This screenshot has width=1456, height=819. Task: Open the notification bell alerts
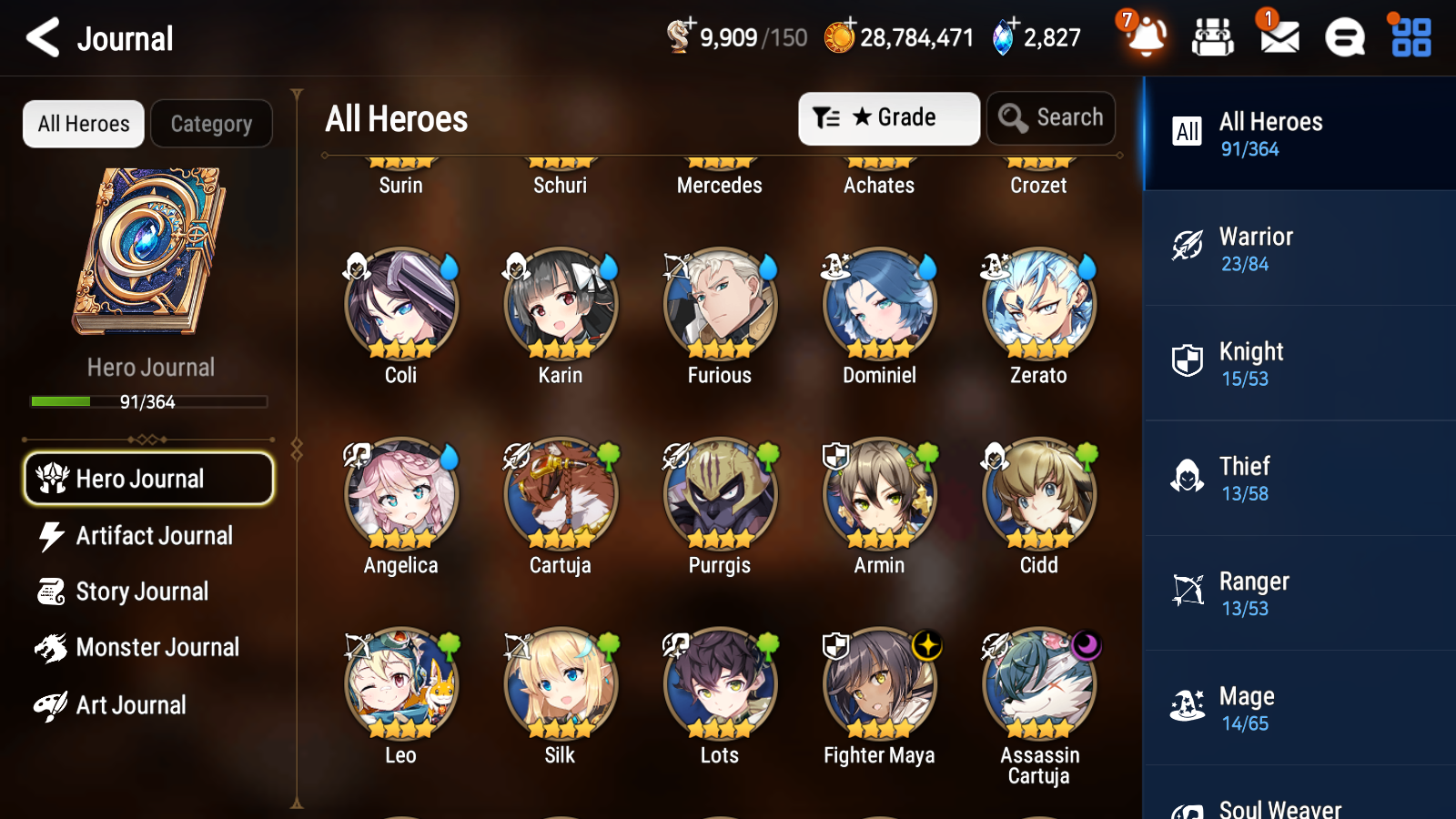[x=1146, y=37]
